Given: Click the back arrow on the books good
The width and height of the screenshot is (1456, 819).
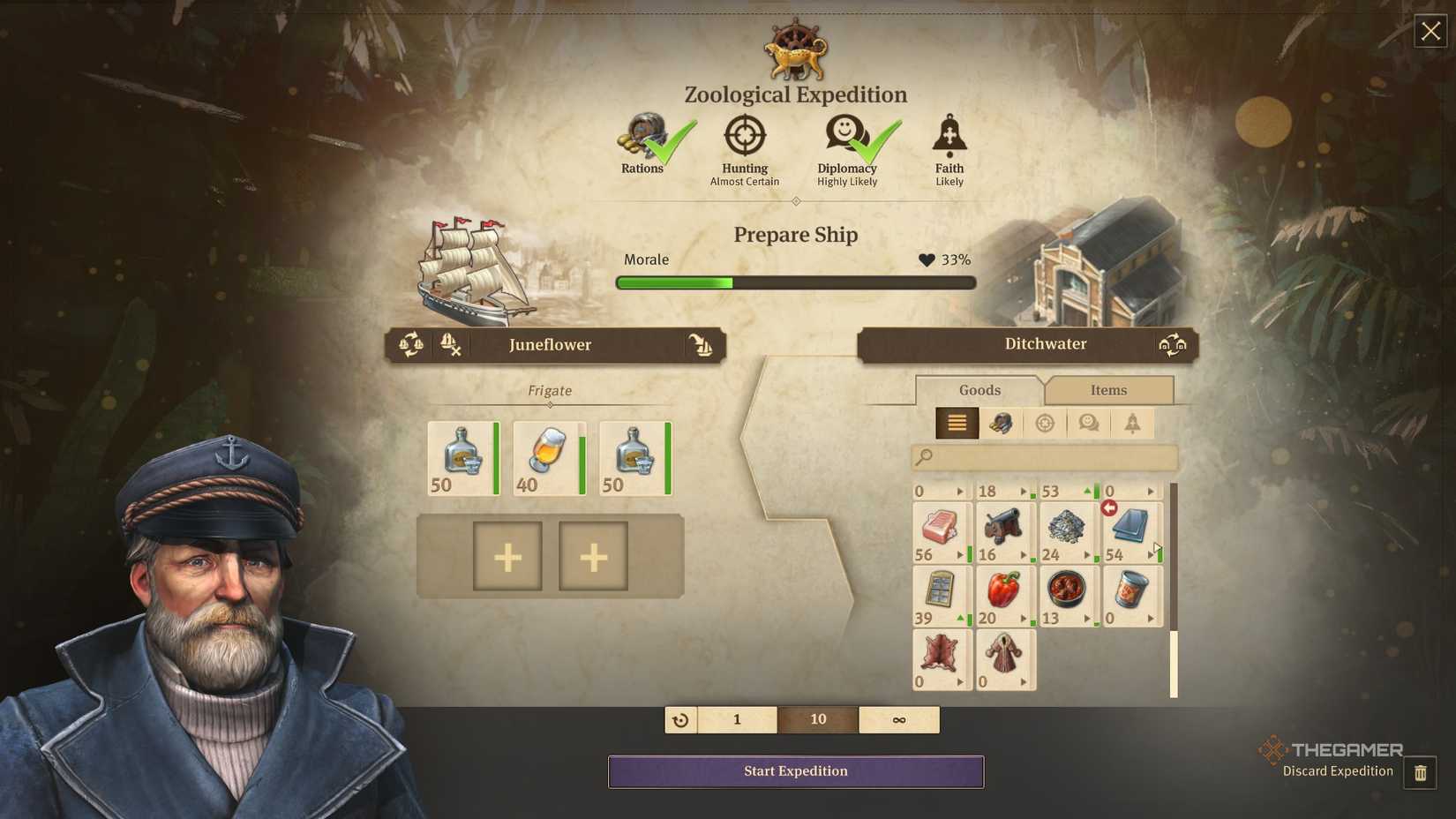Looking at the screenshot, I should coord(1110,507).
